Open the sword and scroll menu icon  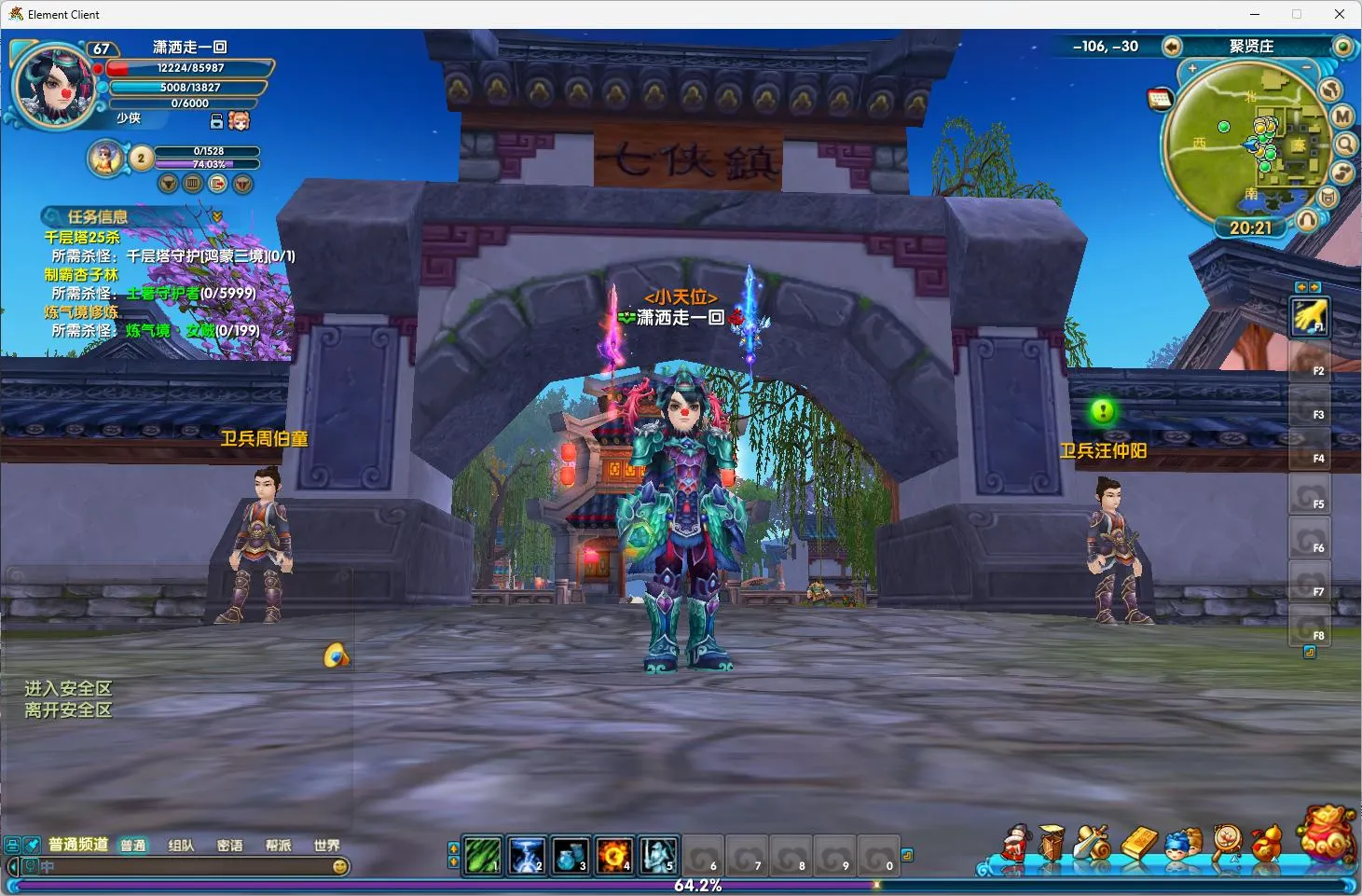[x=1093, y=842]
